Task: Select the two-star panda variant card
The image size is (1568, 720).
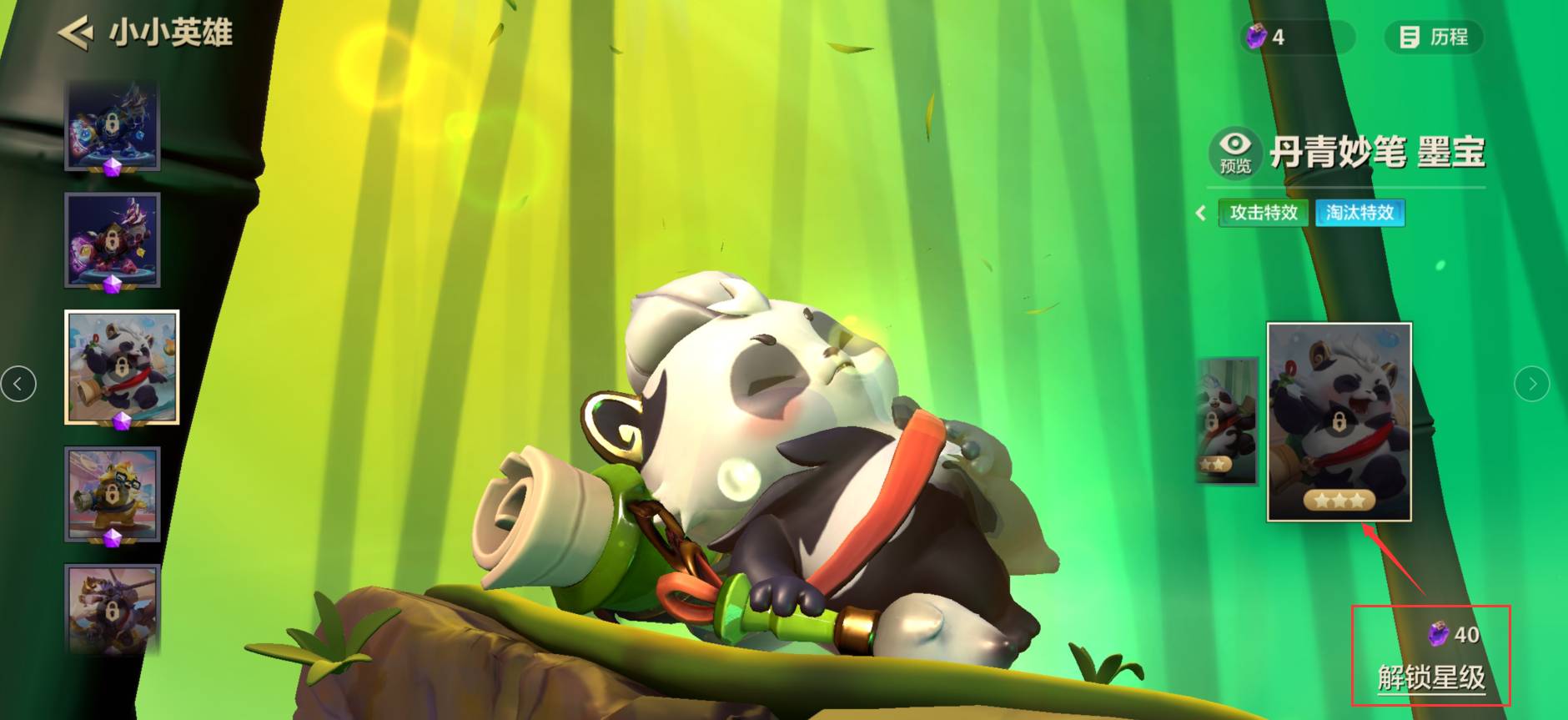Action: (x=1226, y=421)
